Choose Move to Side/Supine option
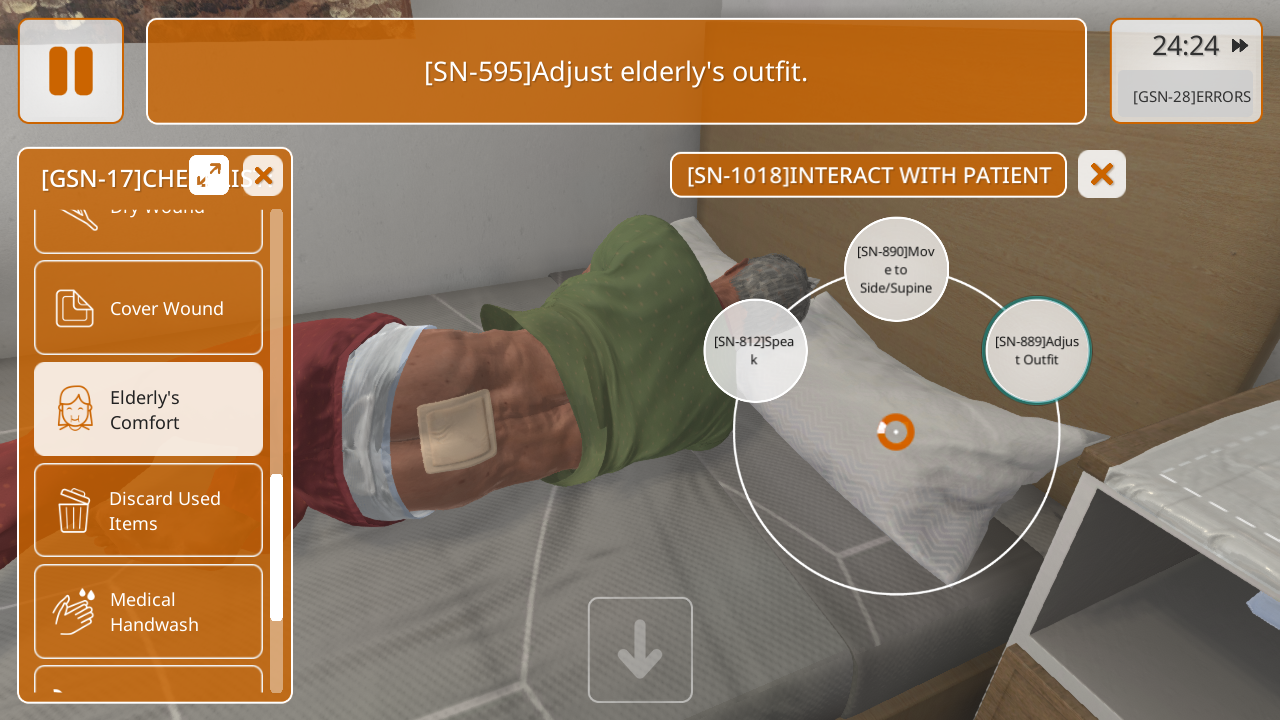Viewport: 1280px width, 720px height. tap(896, 269)
